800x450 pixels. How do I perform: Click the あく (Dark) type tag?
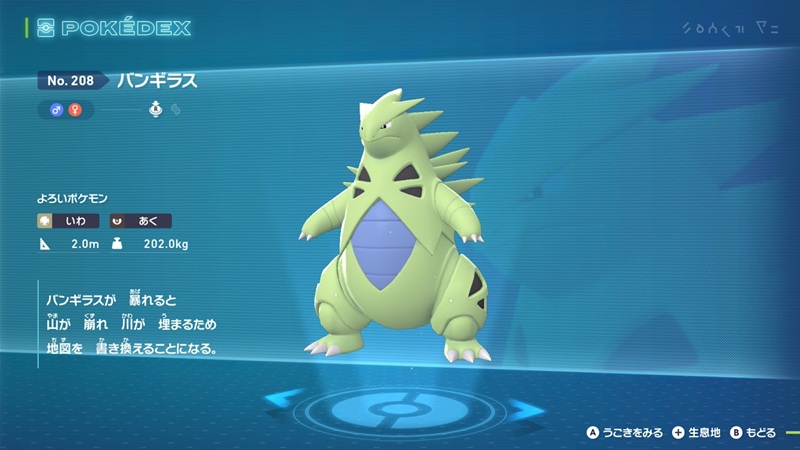pos(141,220)
